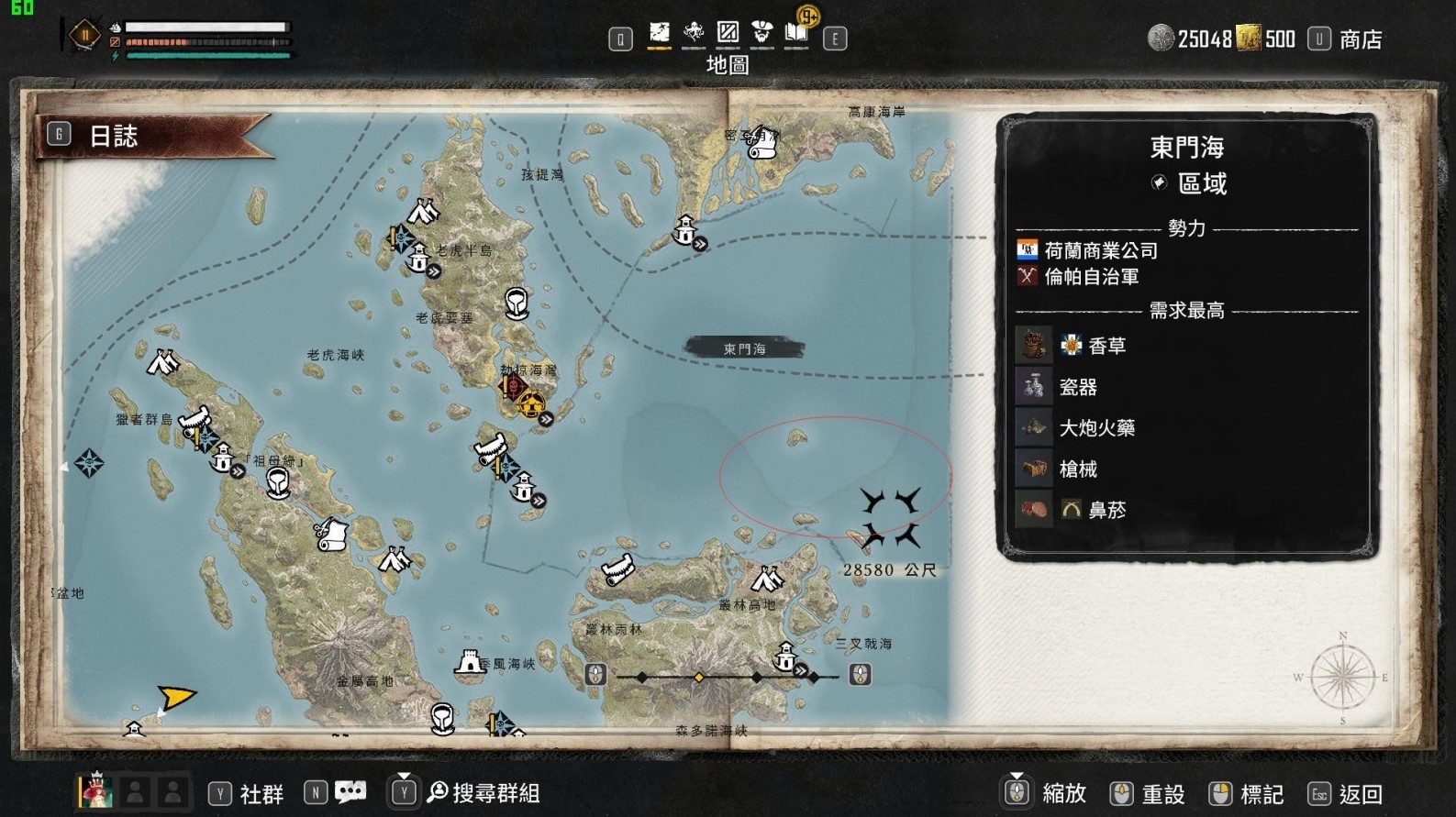This screenshot has height=817, width=1456.
Task: Switch to the map tab with the treasure map icon
Action: (659, 34)
